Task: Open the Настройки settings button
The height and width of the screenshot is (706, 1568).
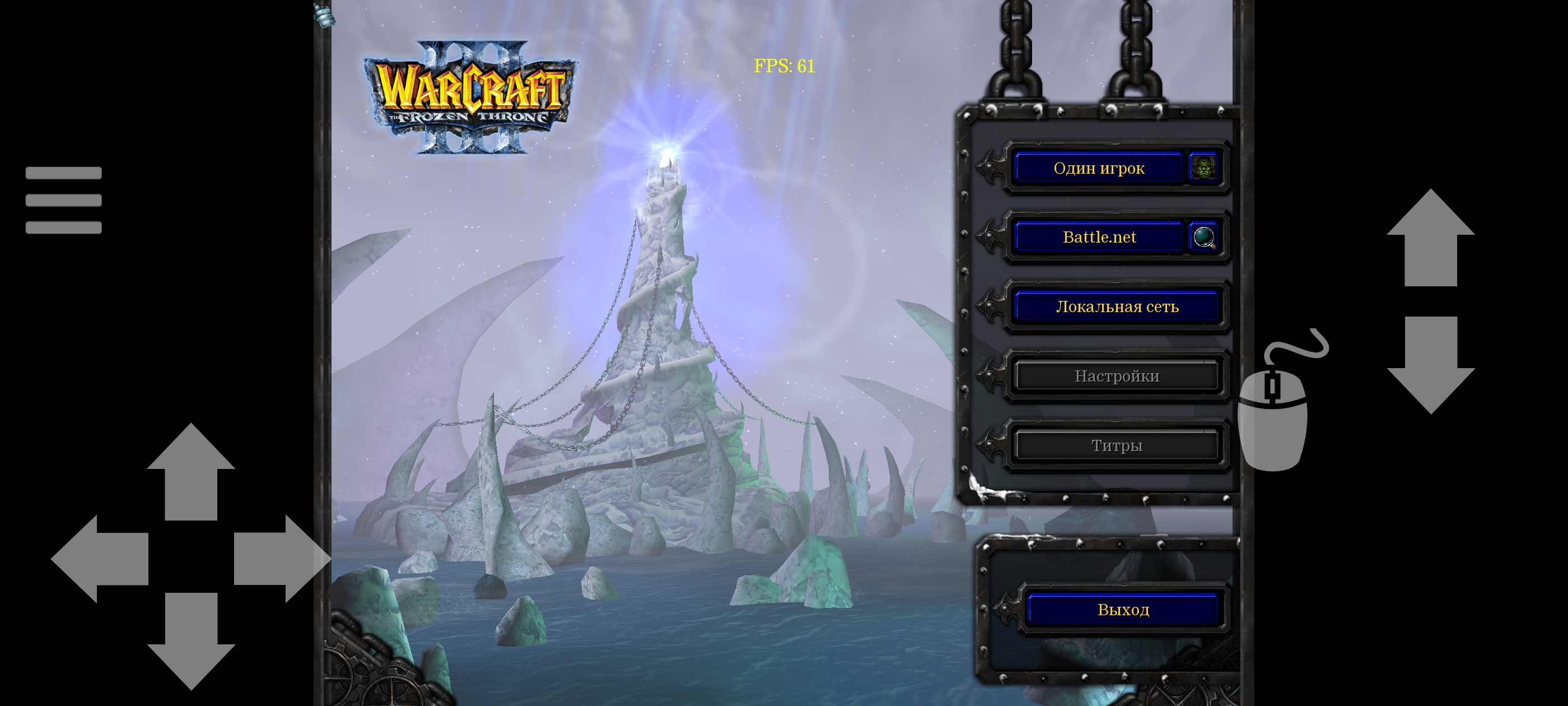Action: tap(1117, 376)
